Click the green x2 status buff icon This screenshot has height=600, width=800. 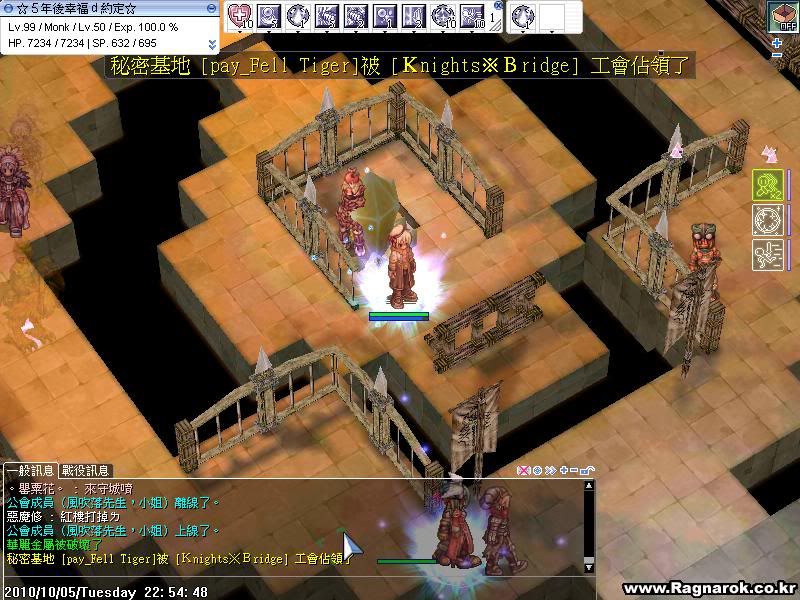pyautogui.click(x=766, y=185)
